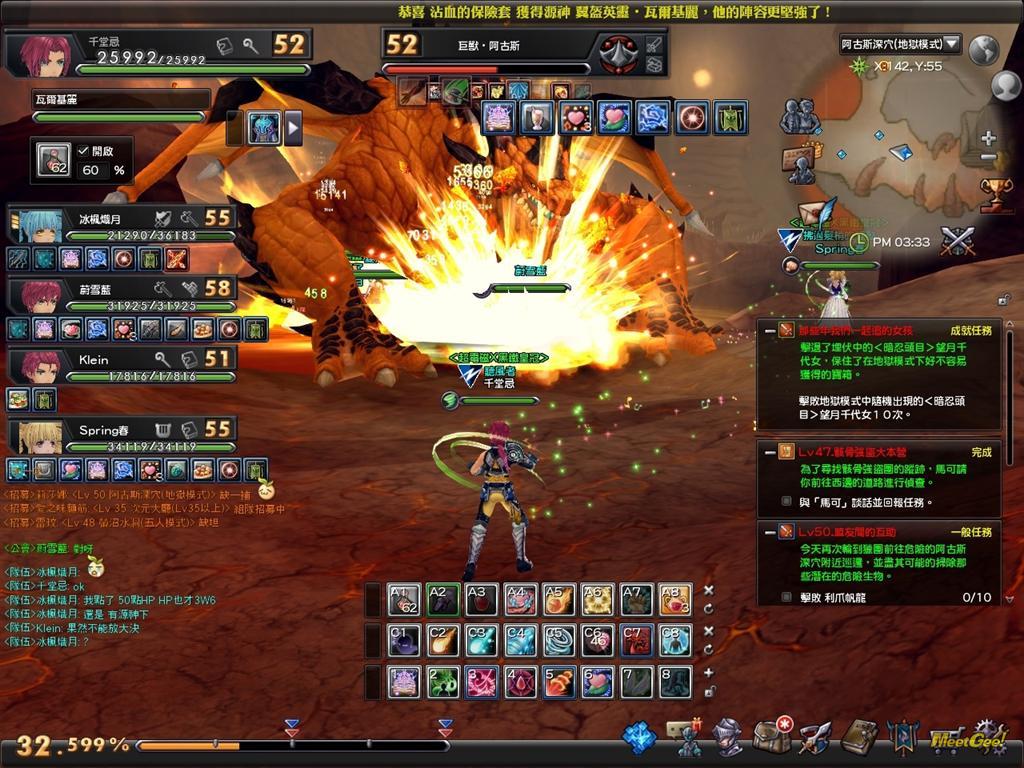The height and width of the screenshot is (768, 1024).
Task: Open the helmet character icon in bottom bar
Action: point(727,737)
